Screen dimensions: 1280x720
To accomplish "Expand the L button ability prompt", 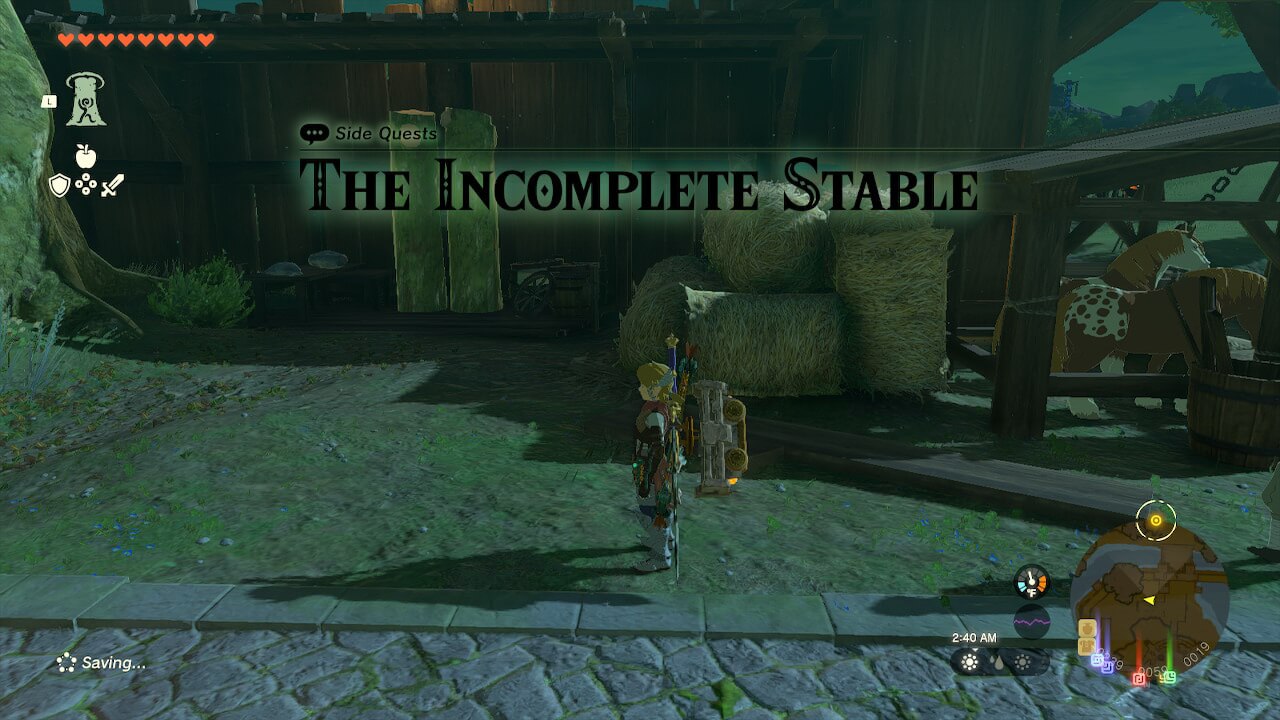I will click(49, 101).
